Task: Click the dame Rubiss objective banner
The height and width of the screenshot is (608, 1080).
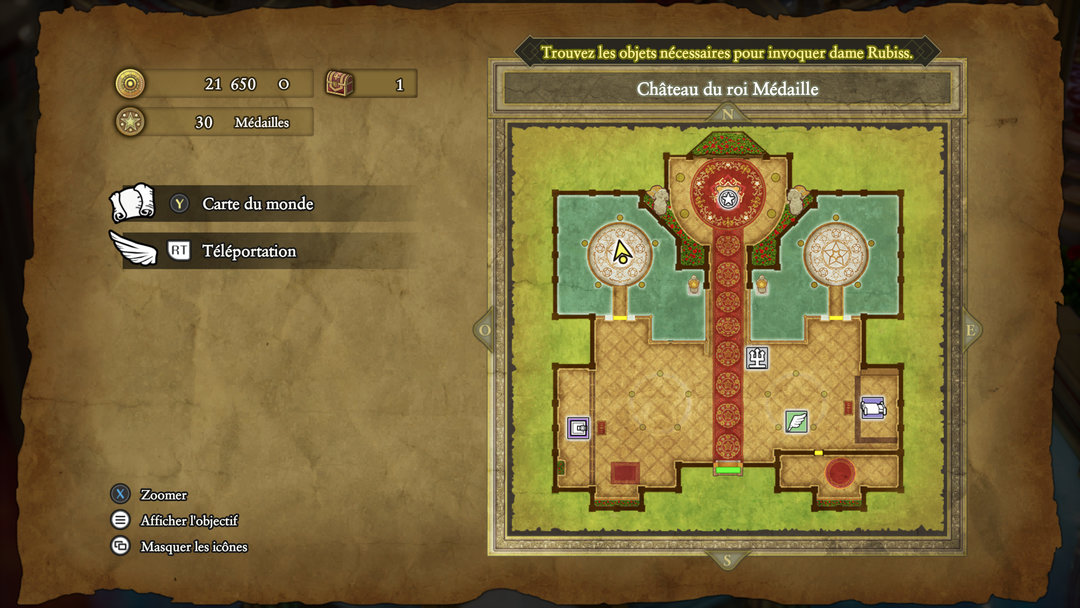Action: pos(727,52)
